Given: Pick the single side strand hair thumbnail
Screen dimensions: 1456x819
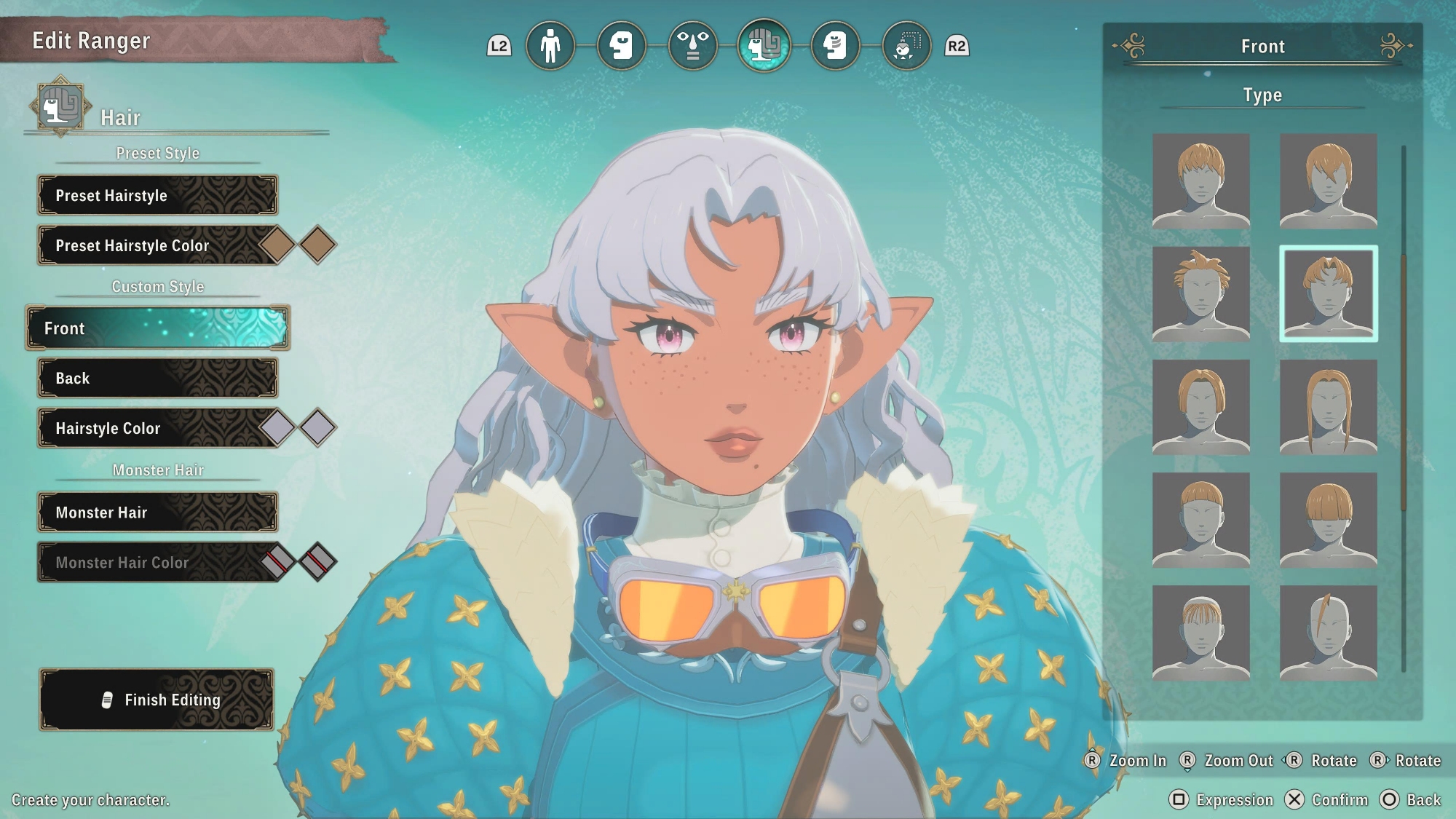Looking at the screenshot, I should pyautogui.click(x=1328, y=633).
